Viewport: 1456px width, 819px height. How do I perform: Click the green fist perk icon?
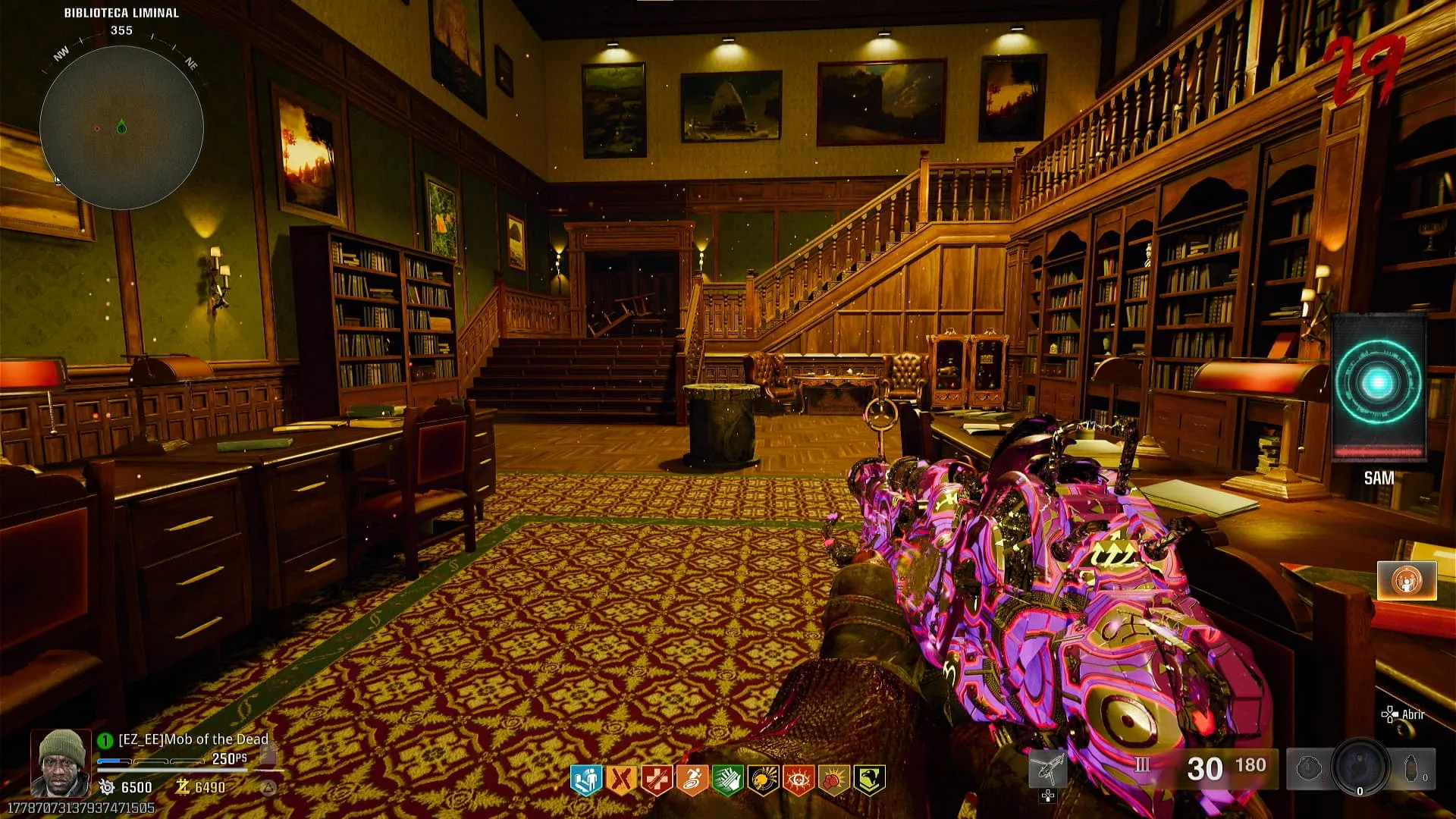pyautogui.click(x=728, y=780)
